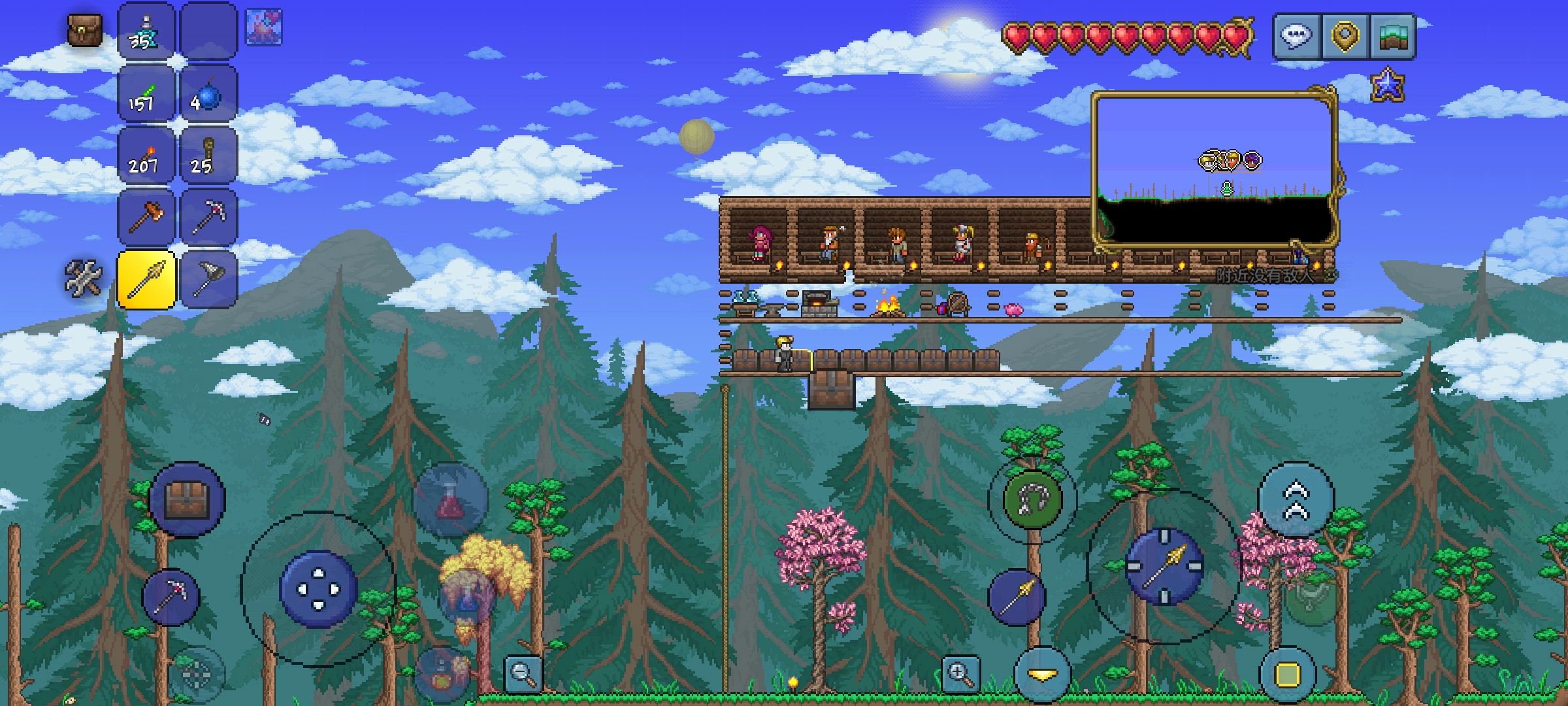Use the red healing potion quick button
This screenshot has width=1568, height=706.
pyautogui.click(x=450, y=500)
